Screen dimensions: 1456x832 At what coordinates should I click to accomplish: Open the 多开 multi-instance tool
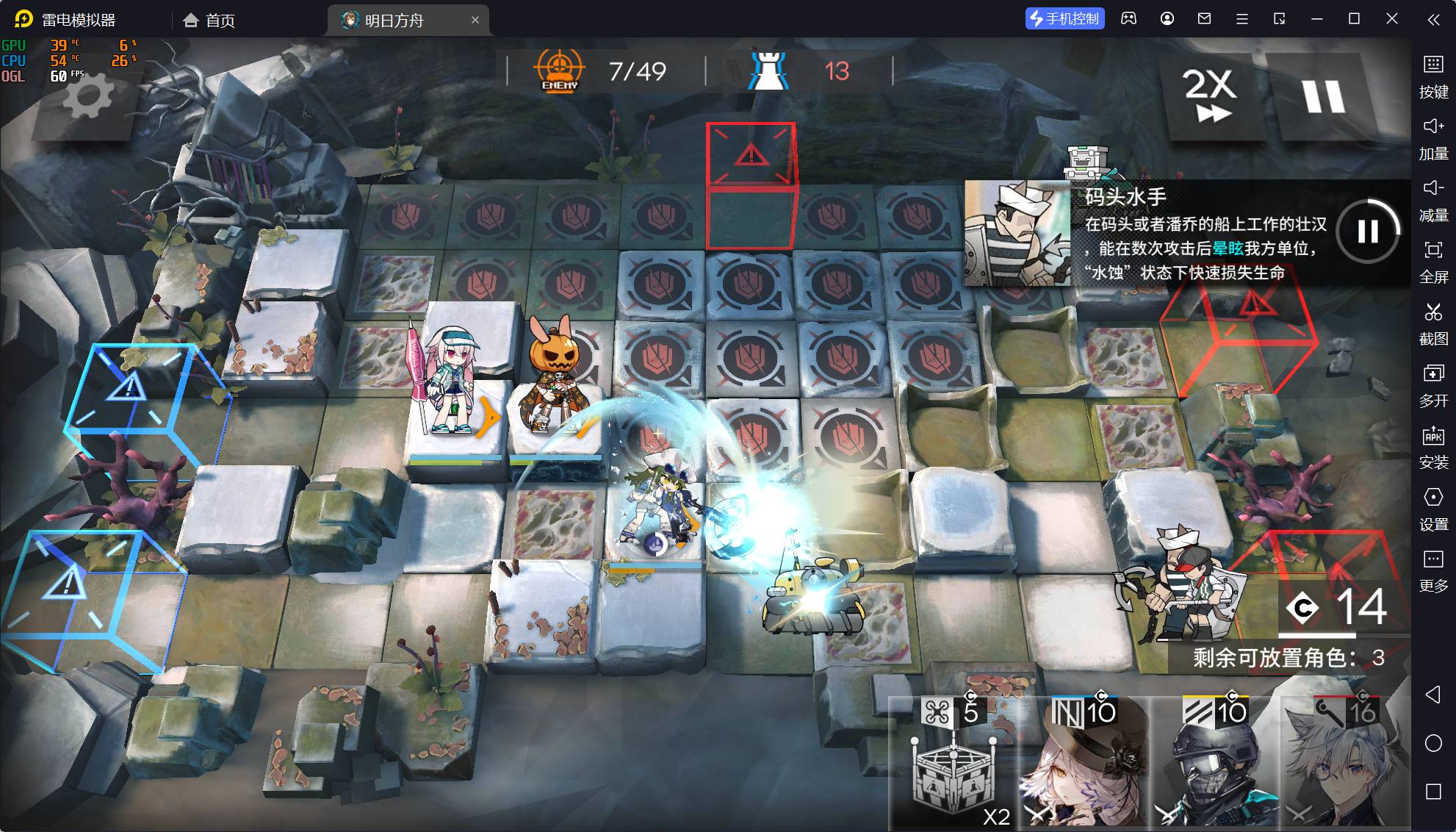coord(1432,384)
